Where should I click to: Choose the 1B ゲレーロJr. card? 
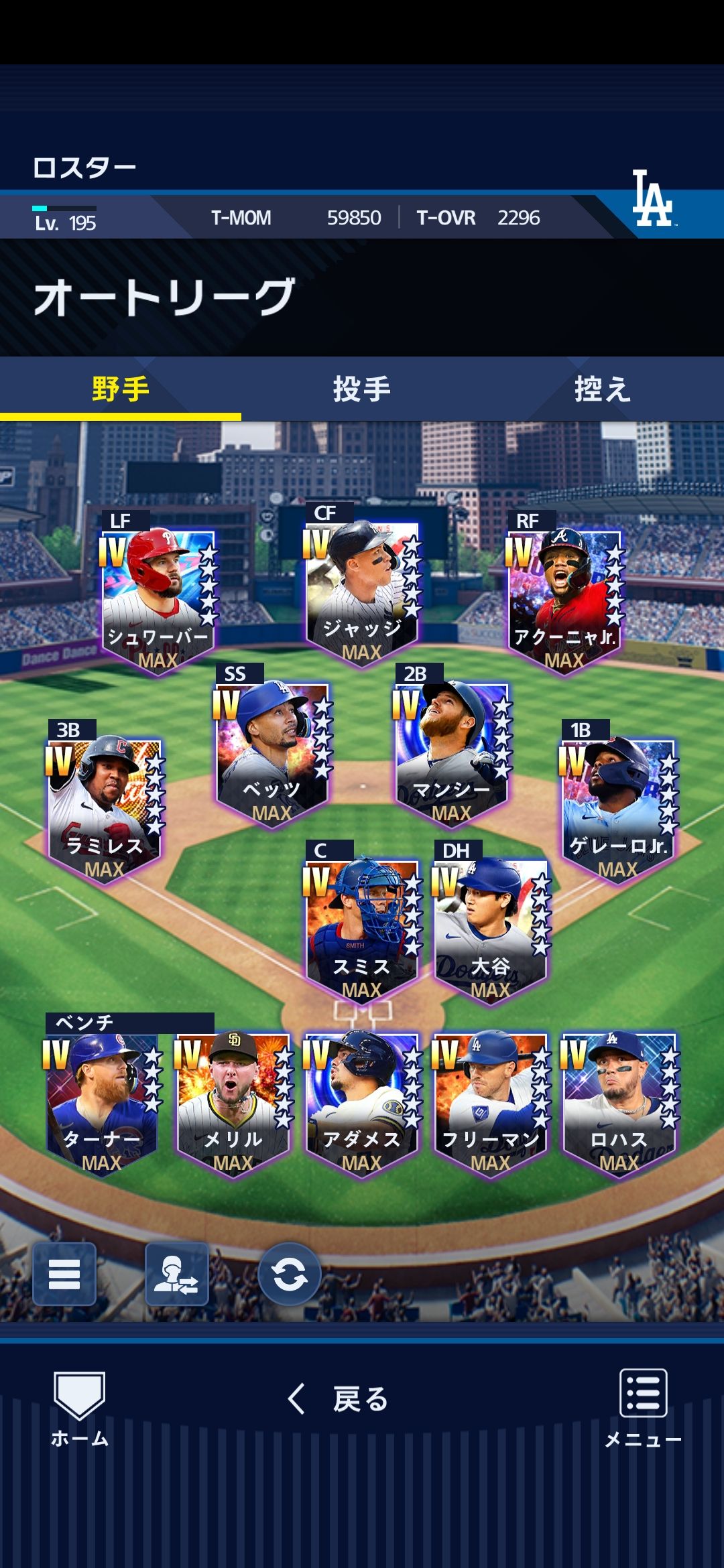point(617,807)
